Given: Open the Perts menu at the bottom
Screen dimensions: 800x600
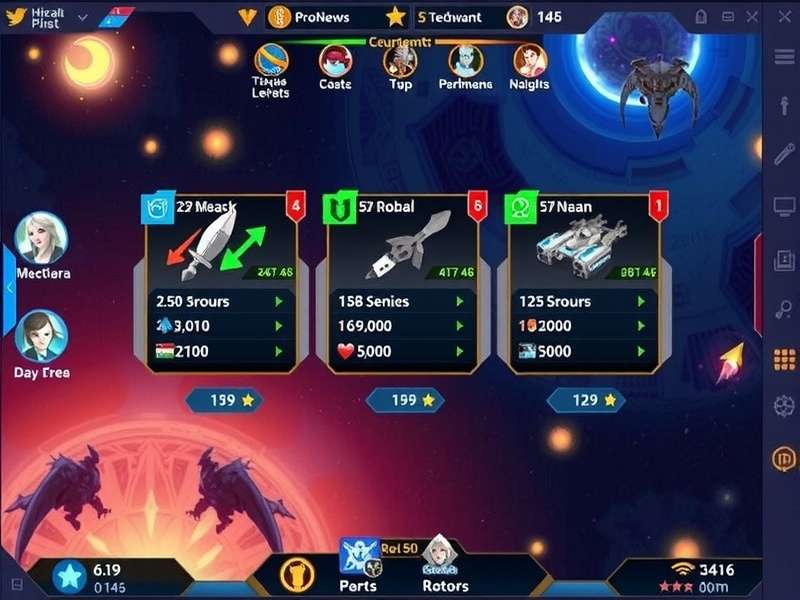Looking at the screenshot, I should coord(358,563).
